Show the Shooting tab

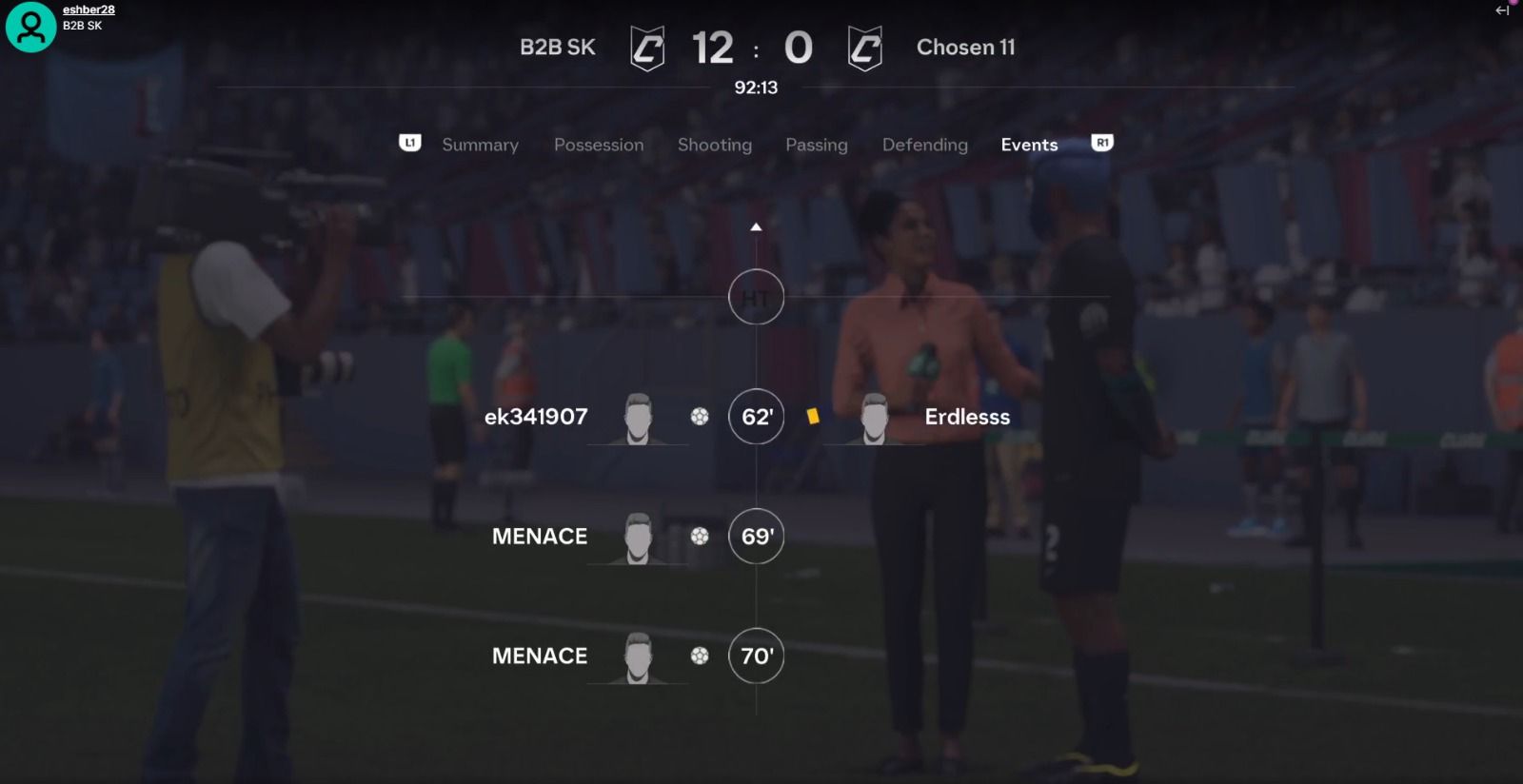pyautogui.click(x=714, y=145)
